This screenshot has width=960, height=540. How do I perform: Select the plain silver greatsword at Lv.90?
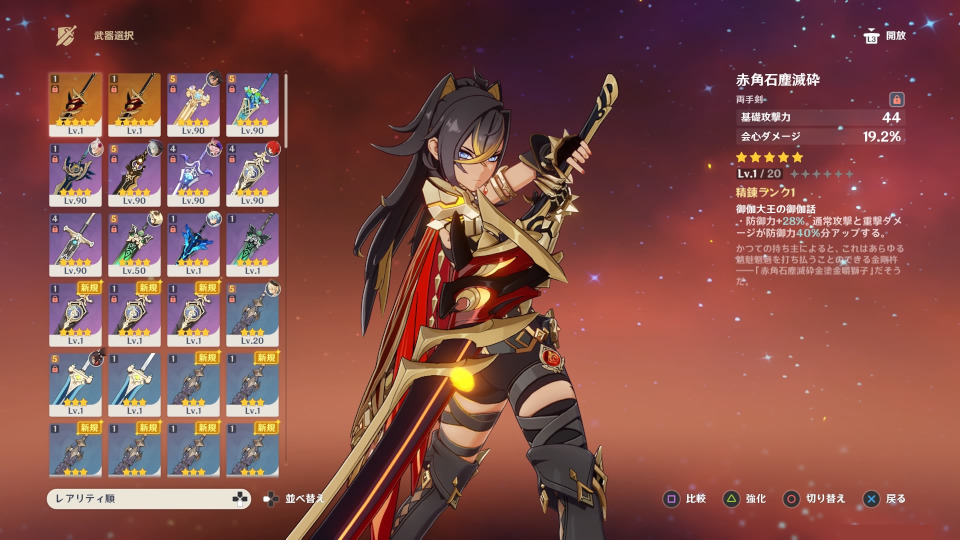pos(75,244)
